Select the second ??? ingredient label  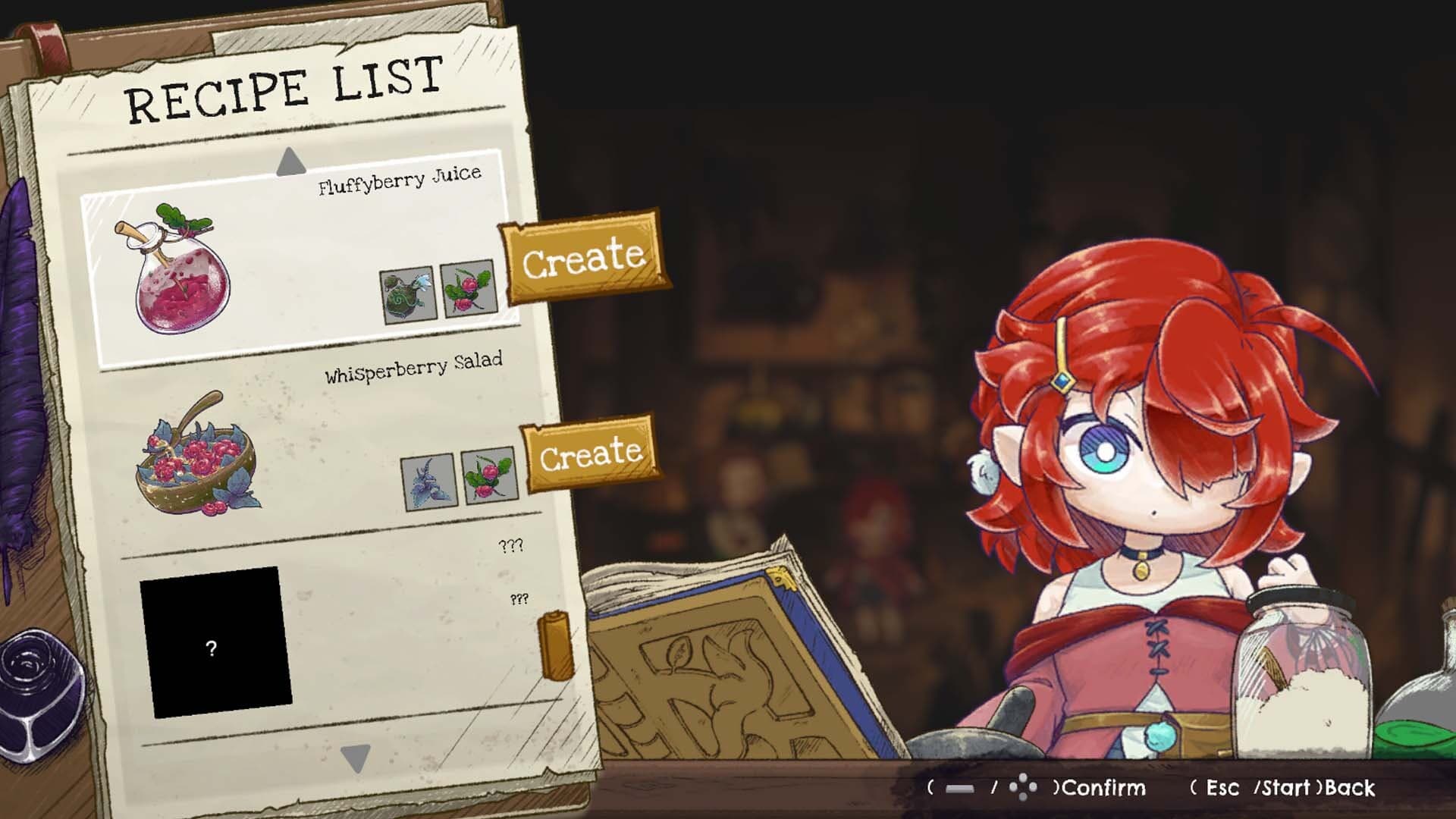click(518, 599)
